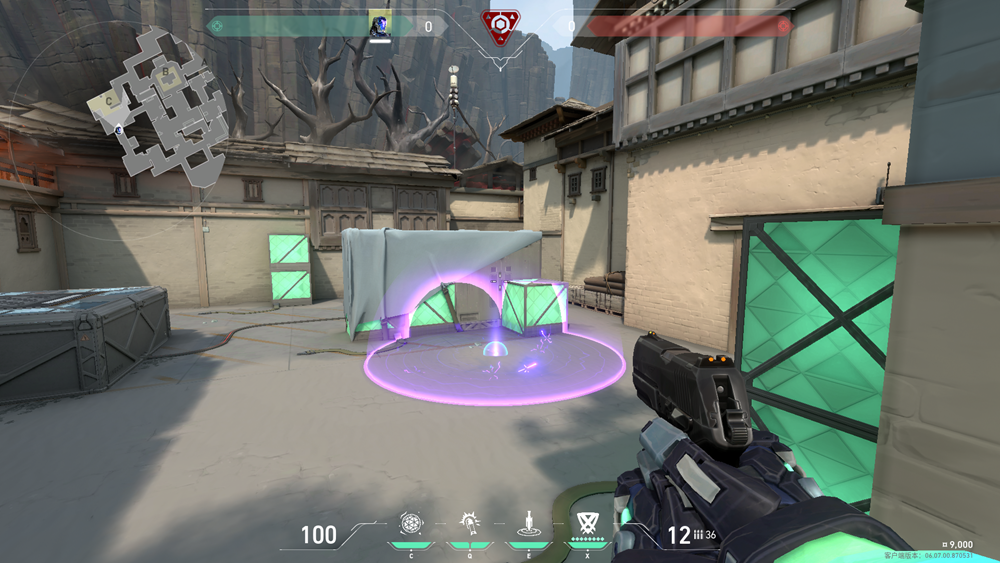The height and width of the screenshot is (563, 1000).
Task: Use the ZERO/point knife ability icon
Action: click(526, 523)
